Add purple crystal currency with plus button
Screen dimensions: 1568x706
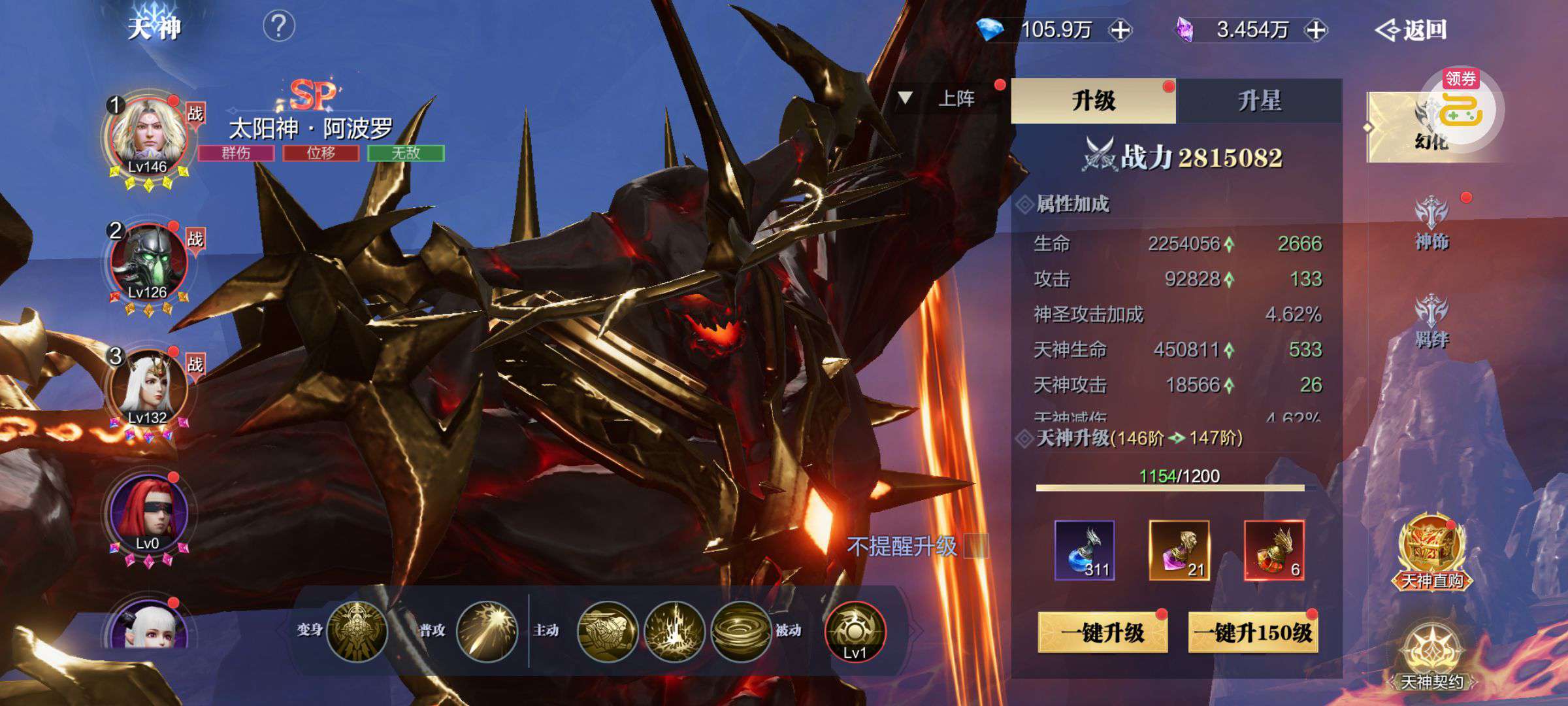1316,30
